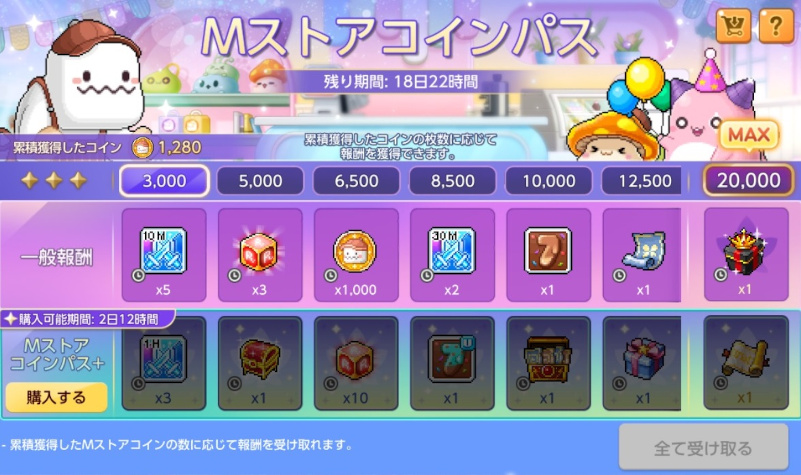Select the 10,000 coin milestone
Viewport: 801px width, 475px height.
click(x=548, y=180)
